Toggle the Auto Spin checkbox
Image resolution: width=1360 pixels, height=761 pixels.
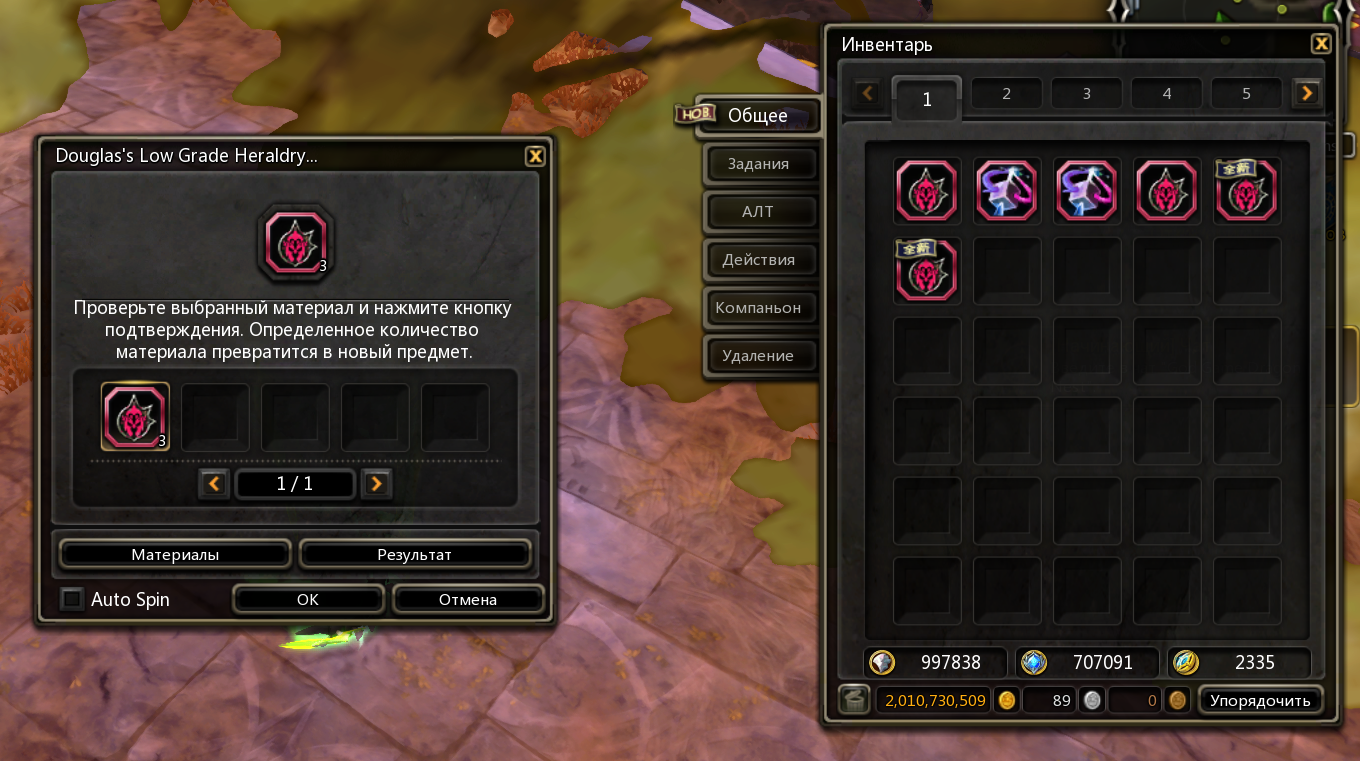(72, 600)
